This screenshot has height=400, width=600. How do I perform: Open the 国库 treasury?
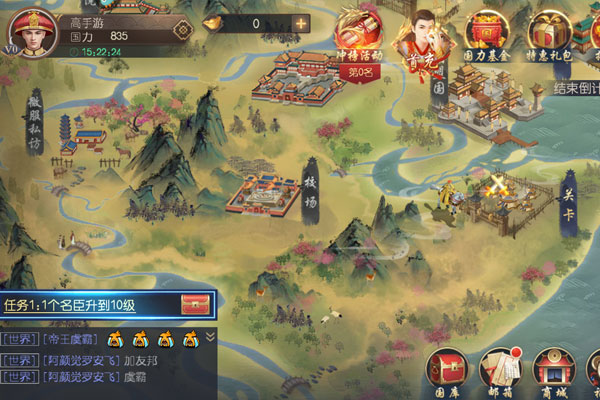pos(446,370)
